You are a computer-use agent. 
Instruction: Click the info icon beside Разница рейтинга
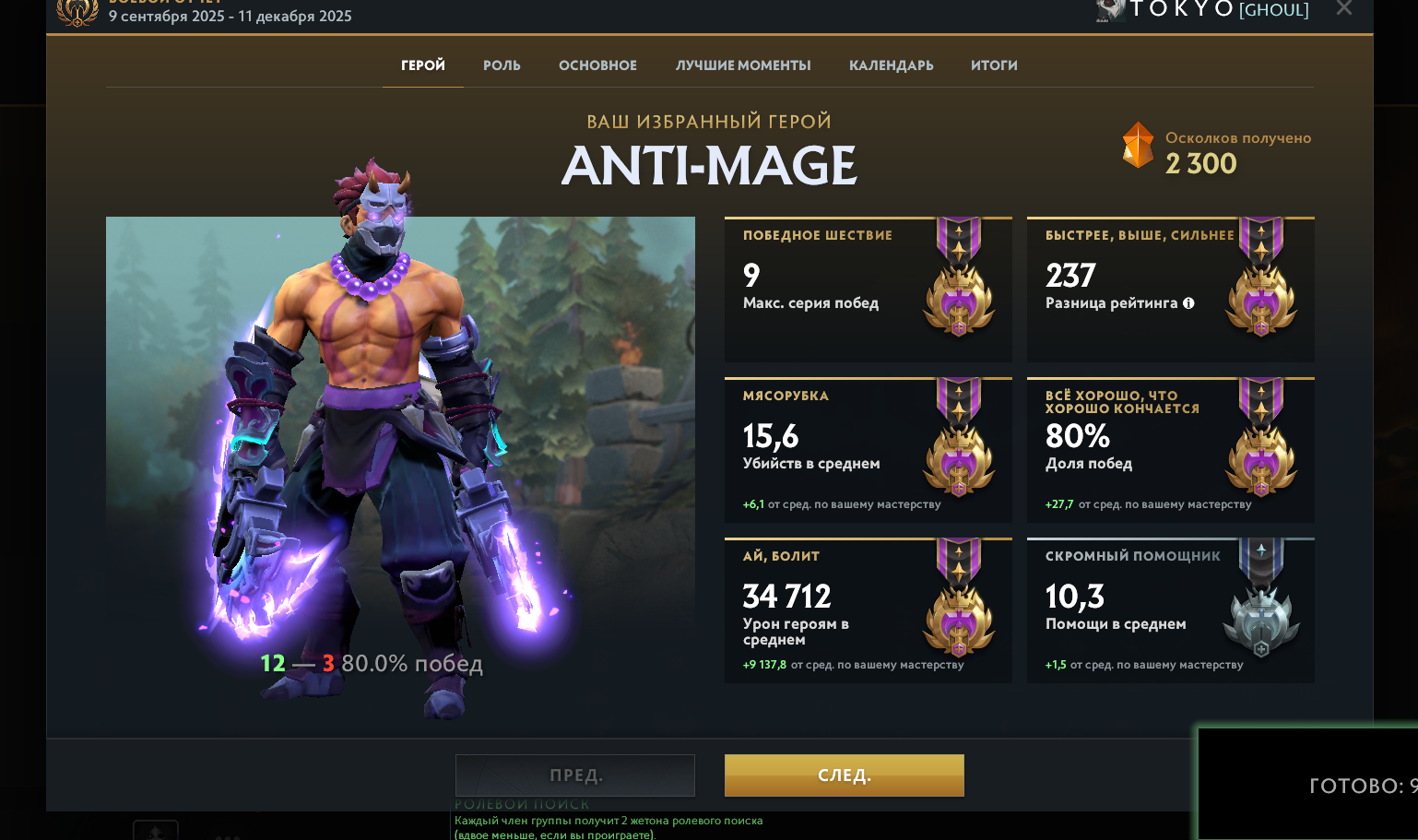coord(1188,303)
